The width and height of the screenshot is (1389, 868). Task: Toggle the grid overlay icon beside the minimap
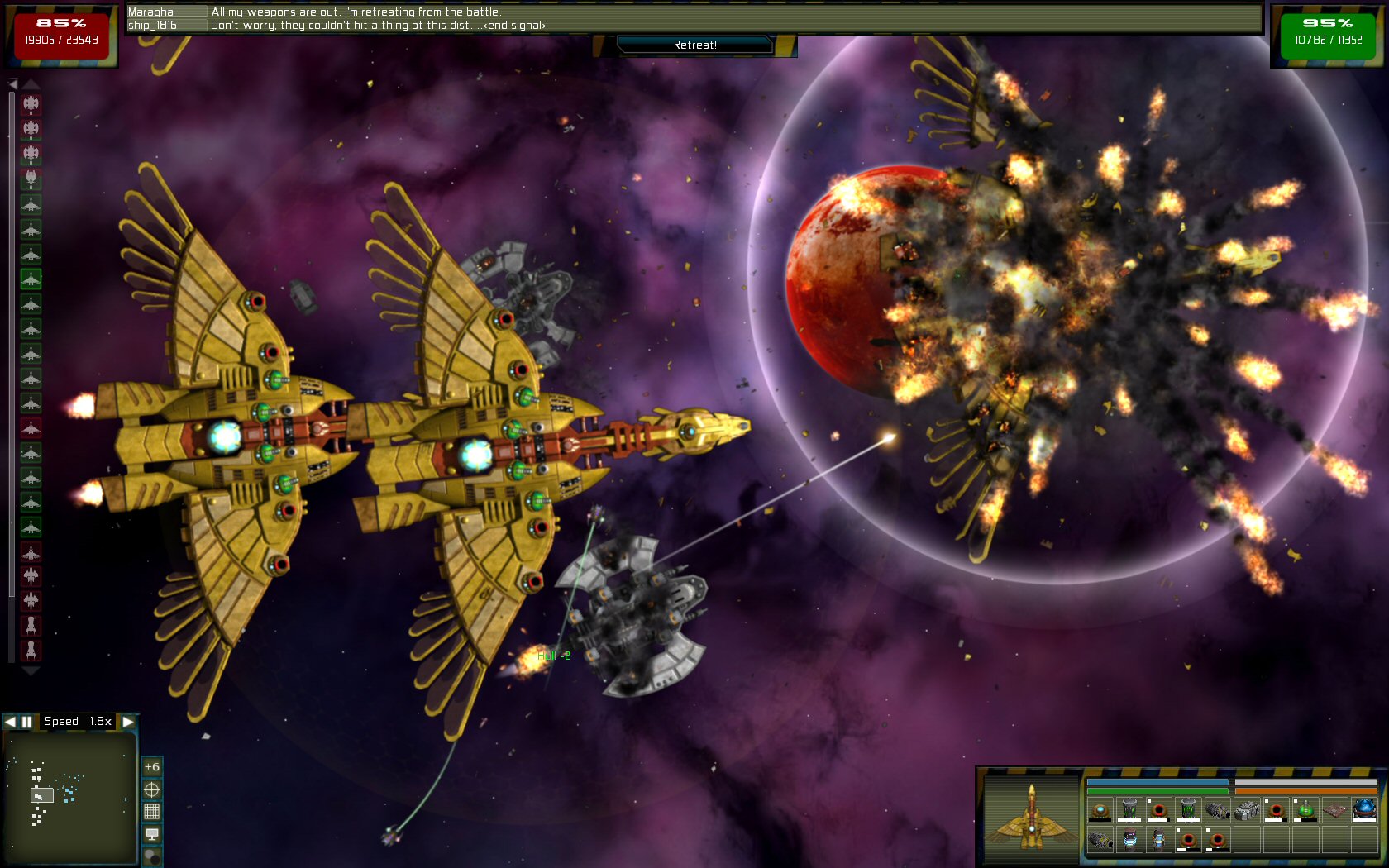(x=152, y=810)
